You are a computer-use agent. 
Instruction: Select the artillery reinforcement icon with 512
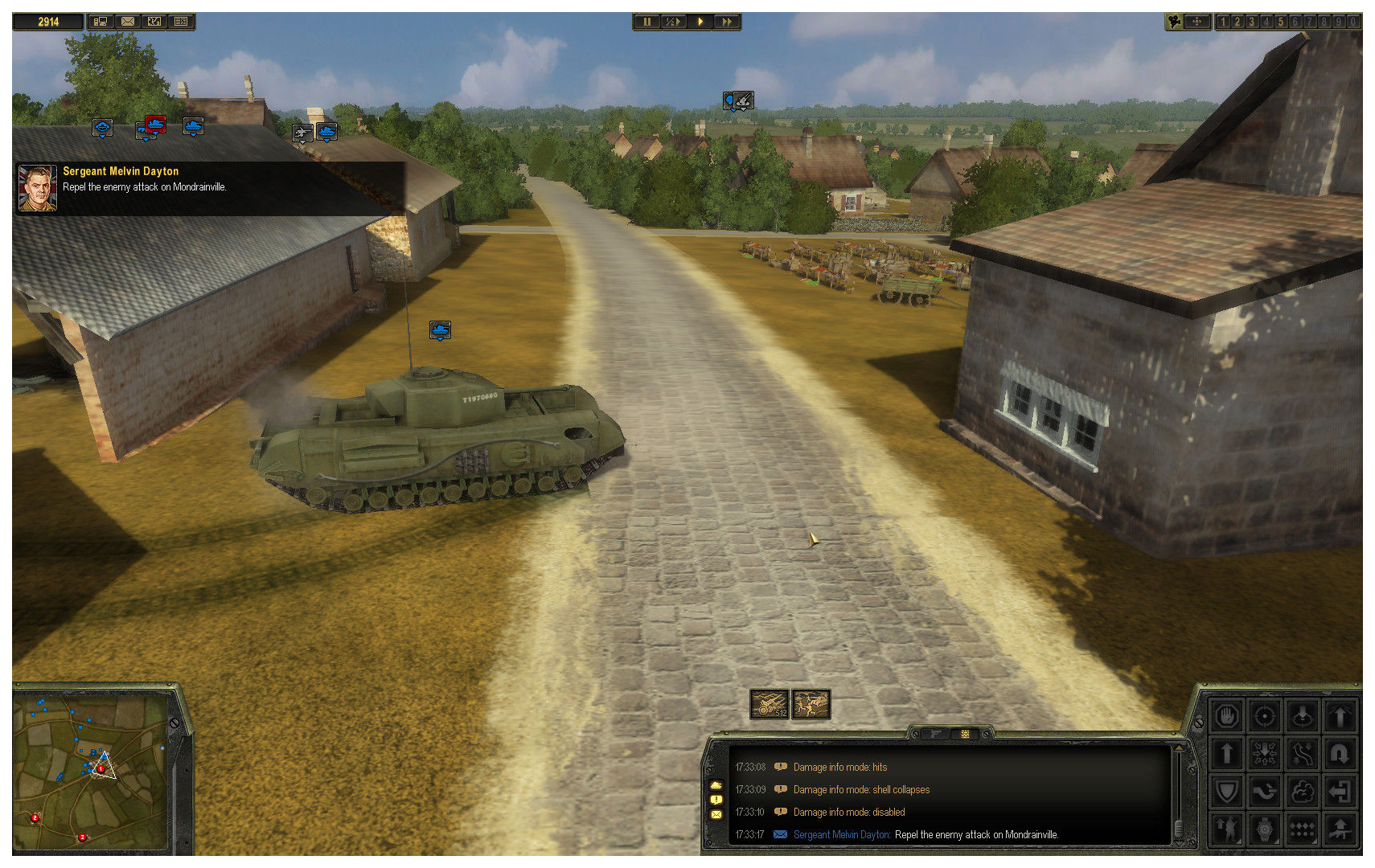(x=770, y=704)
